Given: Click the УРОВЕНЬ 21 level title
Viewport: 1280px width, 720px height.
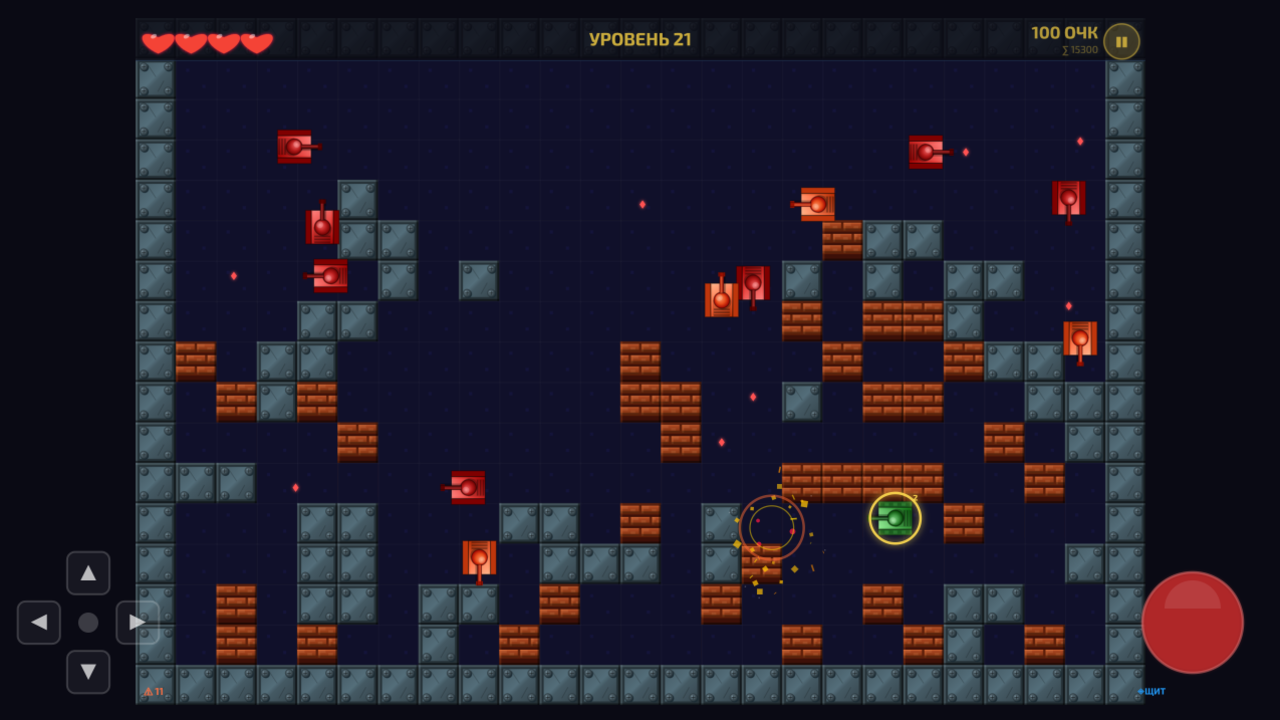Looking at the screenshot, I should [640, 41].
